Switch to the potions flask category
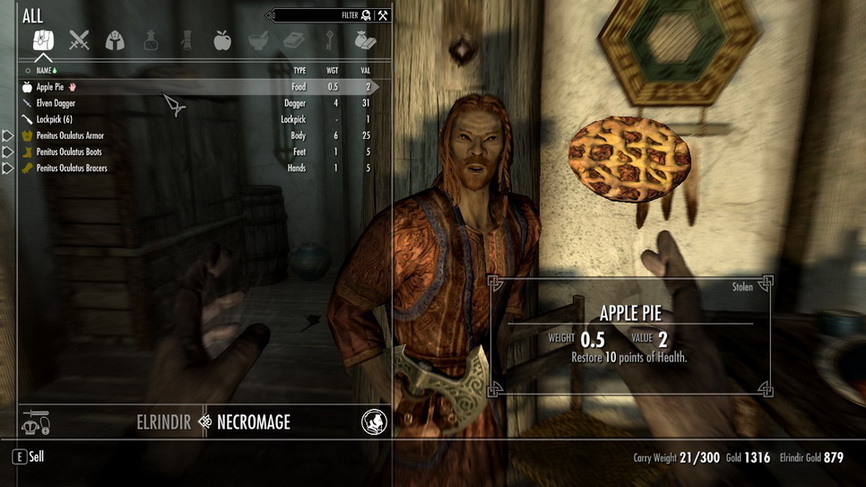The image size is (866, 487). [150, 41]
